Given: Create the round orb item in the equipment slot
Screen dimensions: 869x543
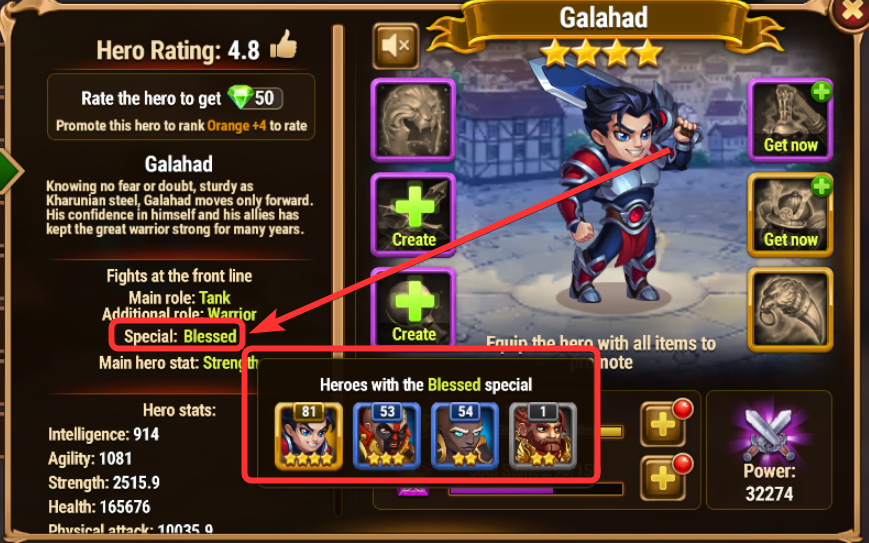Looking at the screenshot, I should (x=413, y=307).
